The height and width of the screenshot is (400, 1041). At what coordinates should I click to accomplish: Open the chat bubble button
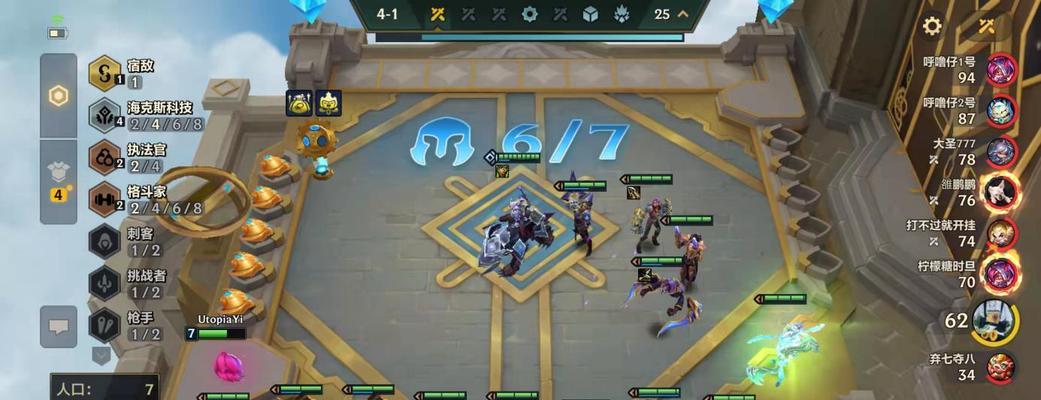click(x=58, y=324)
